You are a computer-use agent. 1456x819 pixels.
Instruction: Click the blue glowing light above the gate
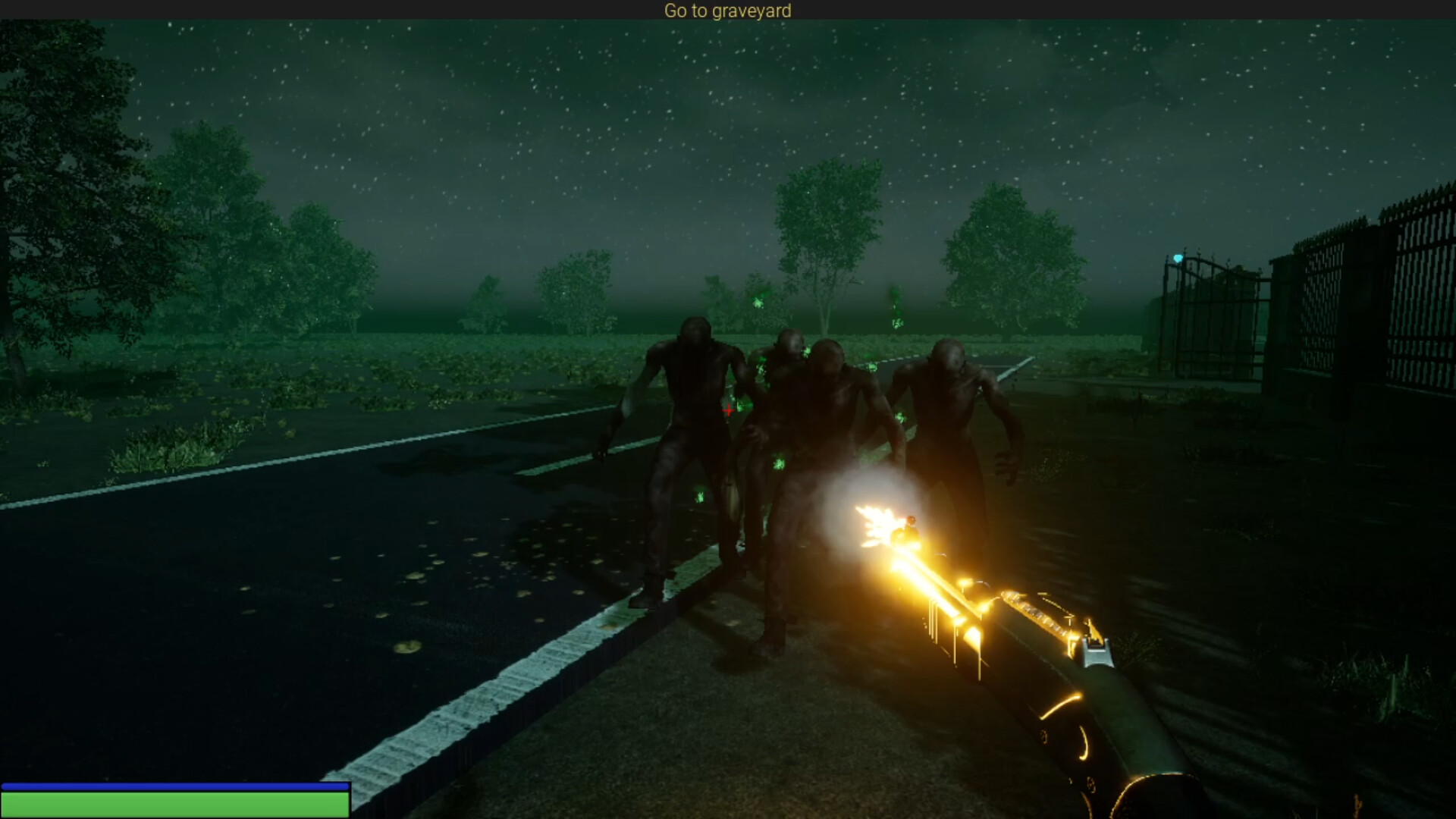1177,259
